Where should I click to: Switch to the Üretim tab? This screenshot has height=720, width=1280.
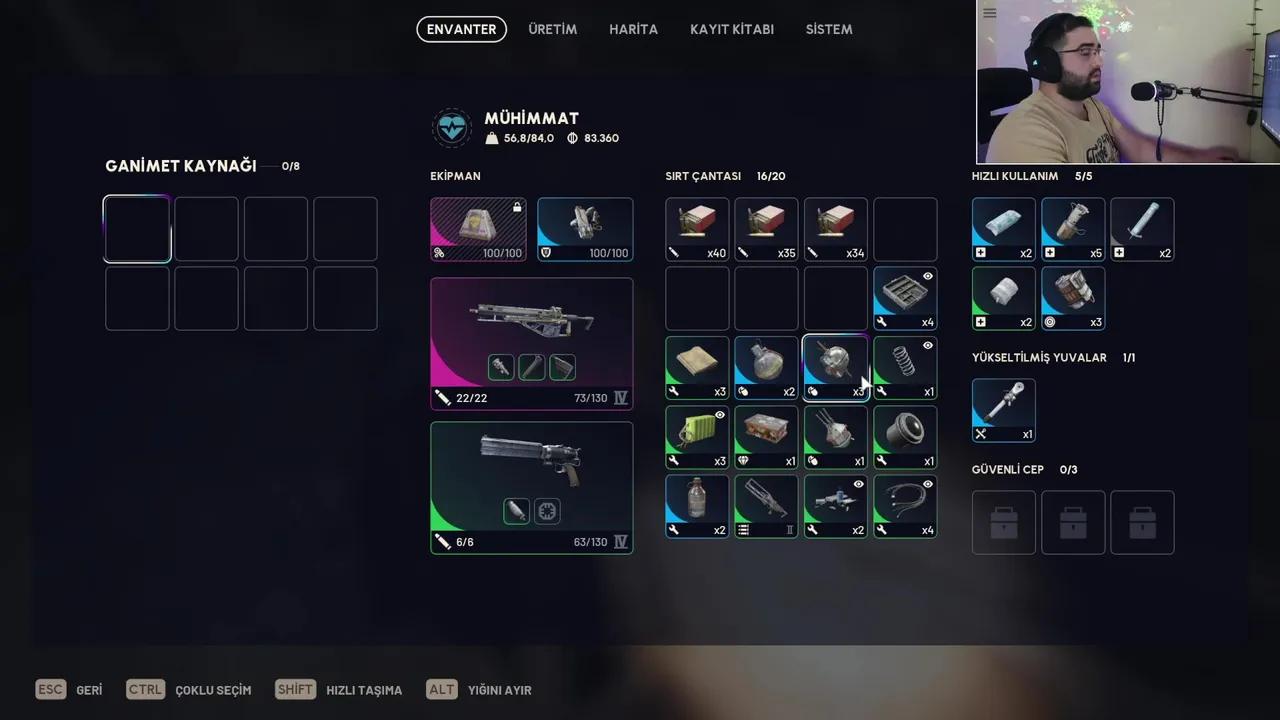[552, 29]
